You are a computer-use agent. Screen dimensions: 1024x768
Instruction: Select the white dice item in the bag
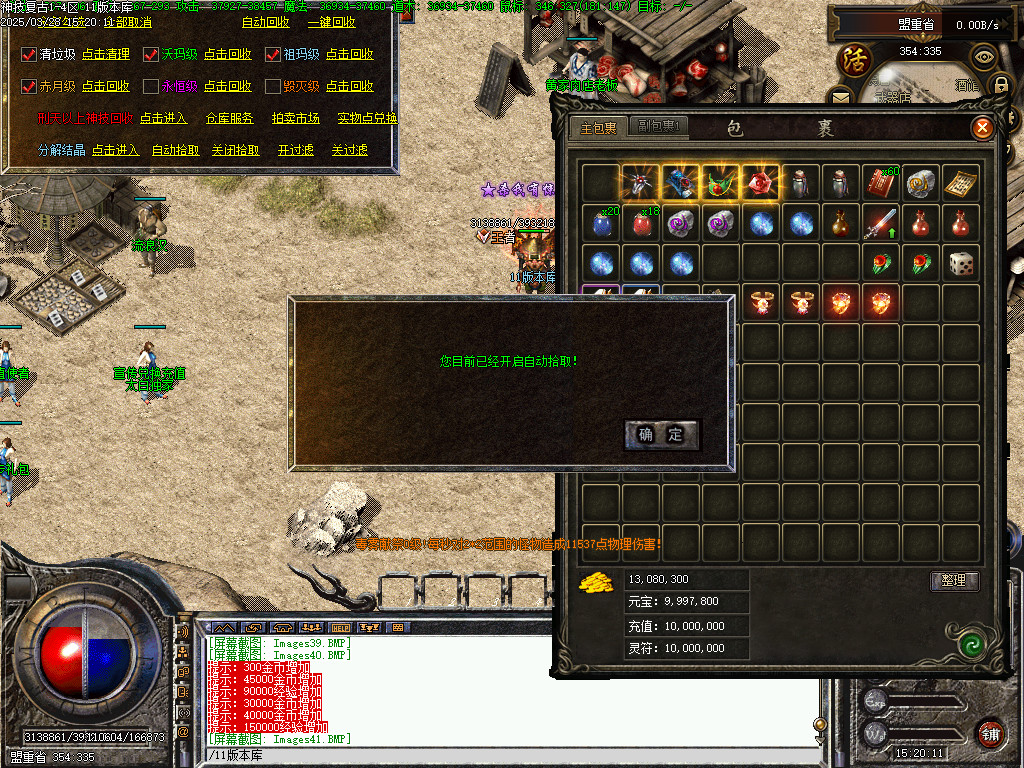pos(960,263)
